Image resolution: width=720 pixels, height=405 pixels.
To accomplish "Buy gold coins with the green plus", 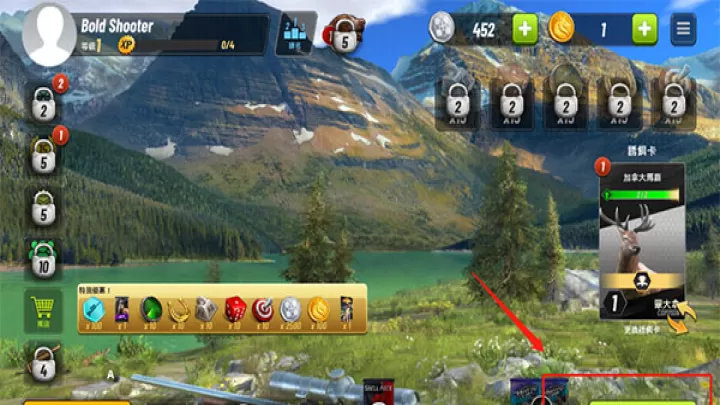I will click(644, 29).
